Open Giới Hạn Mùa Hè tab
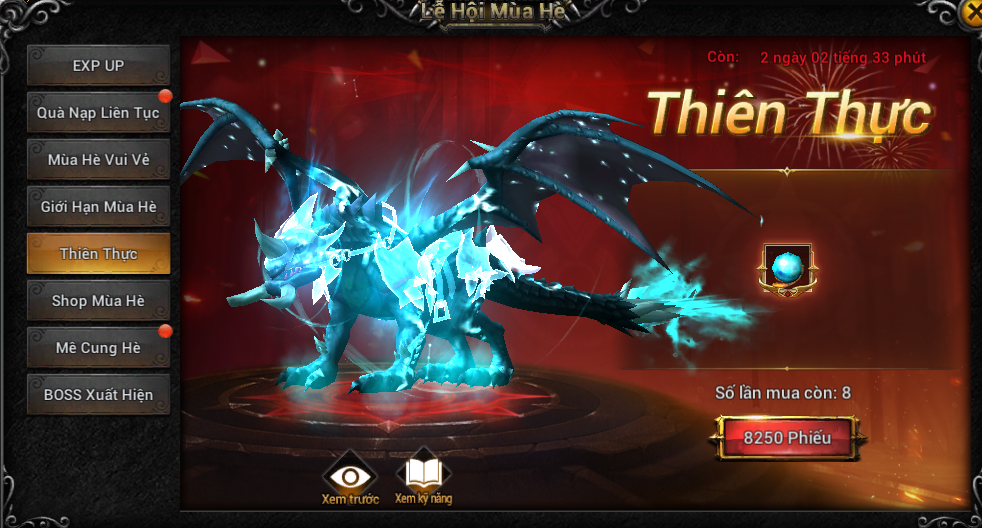 pos(98,207)
